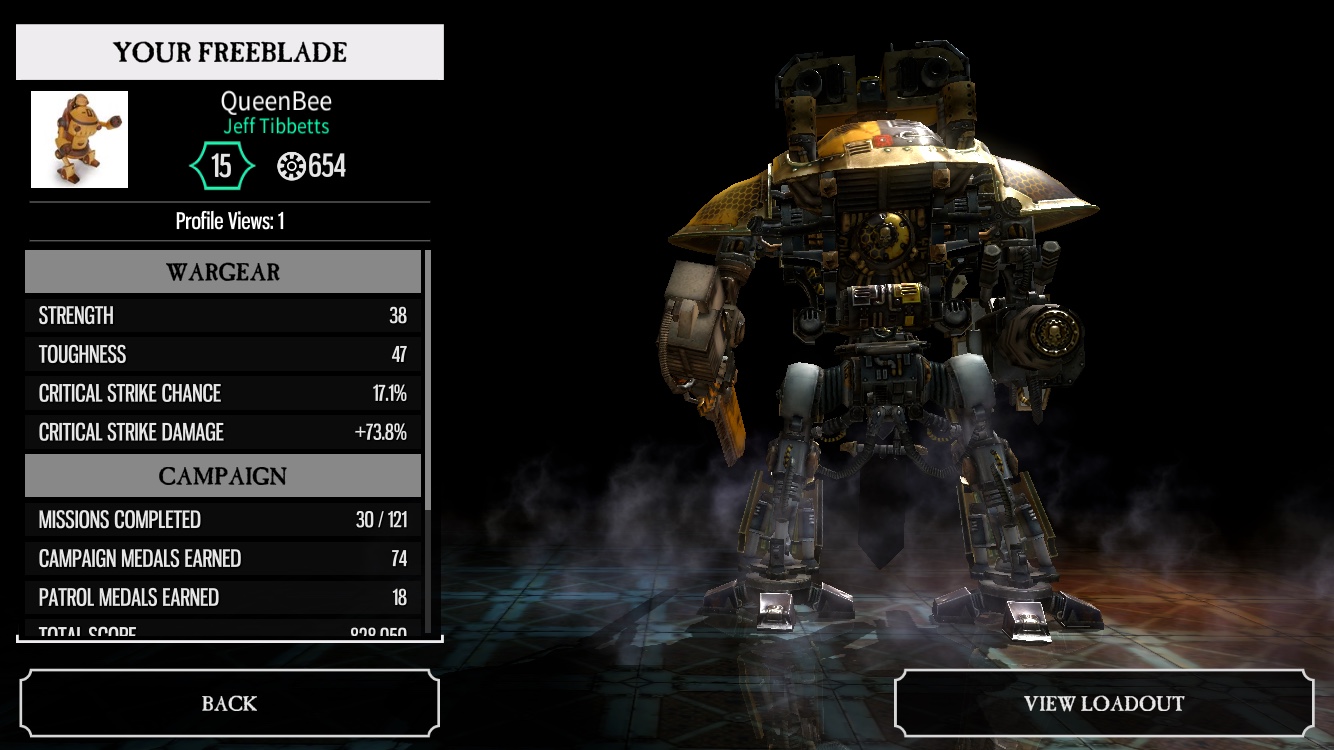
Task: Select the QueenBee profile avatar thumbnail
Action: [80, 140]
